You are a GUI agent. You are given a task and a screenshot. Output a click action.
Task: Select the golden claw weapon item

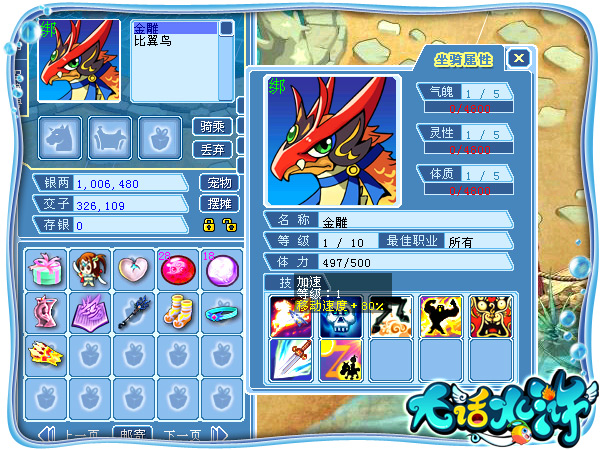(47, 356)
